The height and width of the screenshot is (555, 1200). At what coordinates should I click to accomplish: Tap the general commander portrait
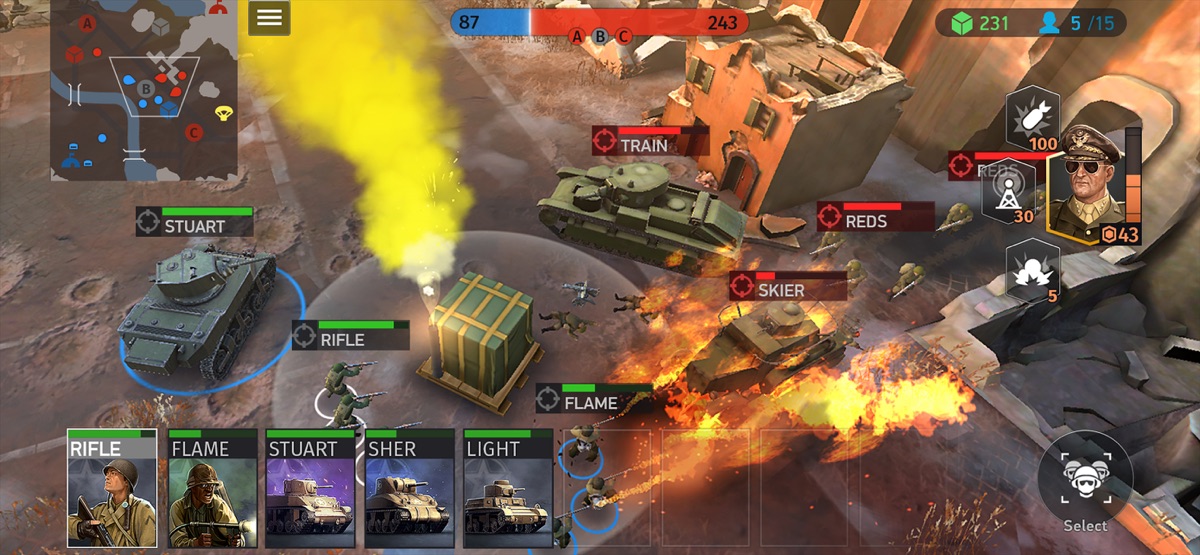pos(1090,185)
